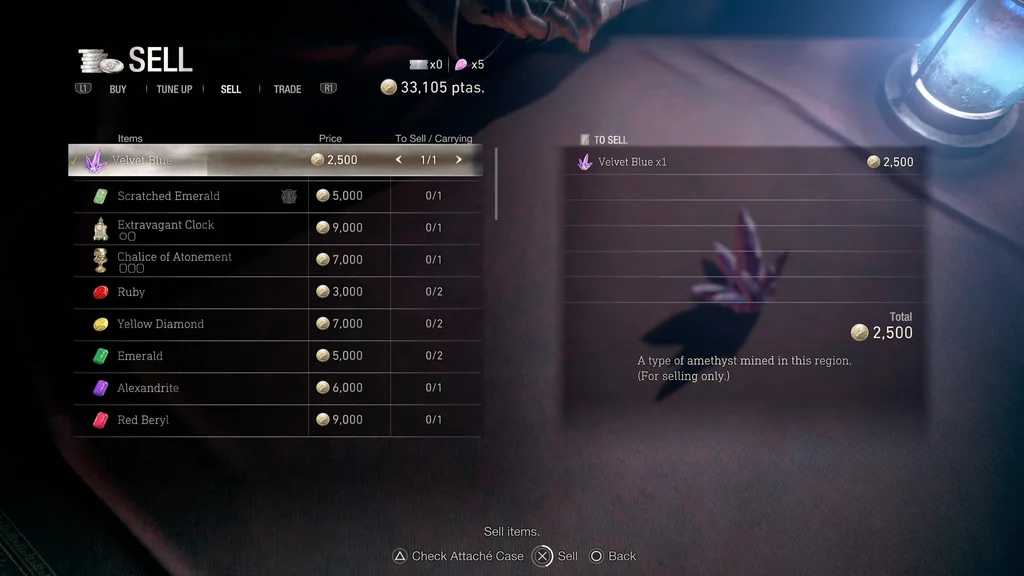This screenshot has width=1024, height=576.
Task: Click Velvet Blue x1 in To Sell list
Action: pos(632,162)
